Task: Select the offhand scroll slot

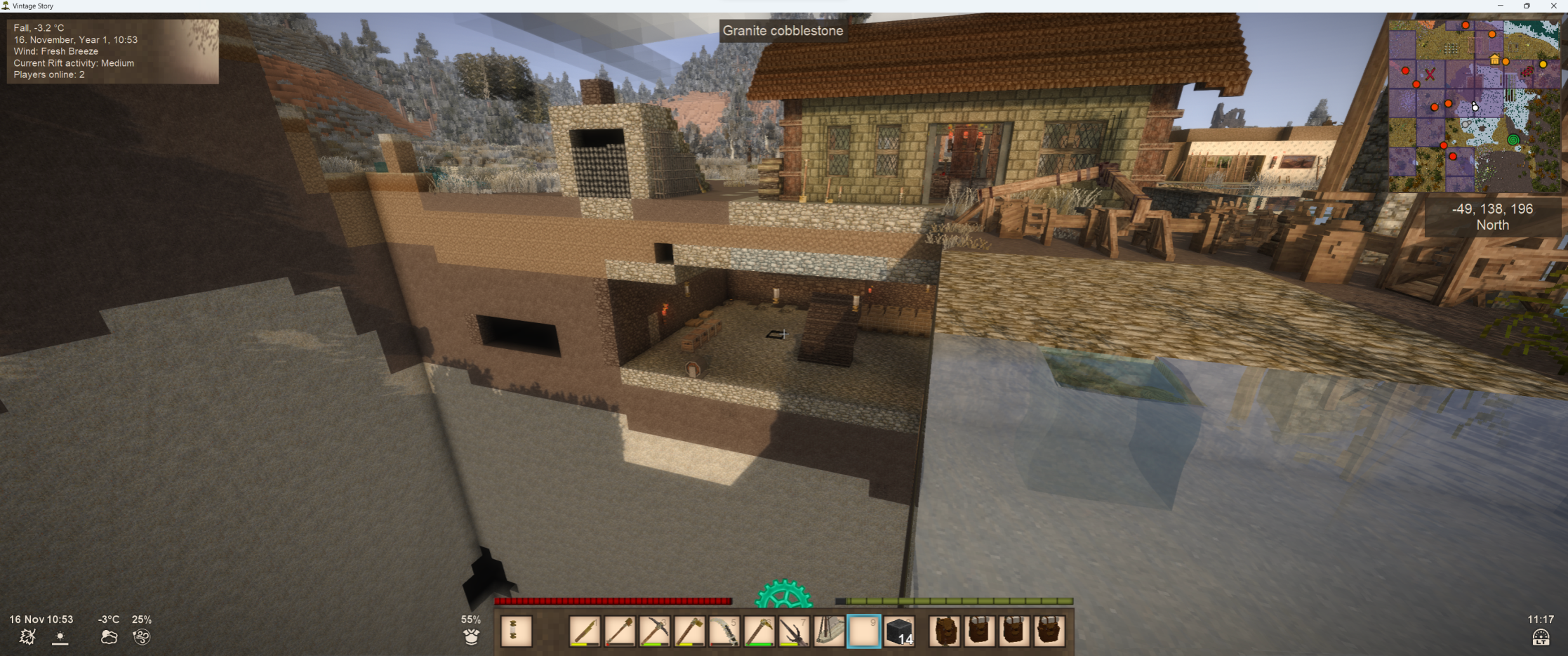Action: point(516,631)
